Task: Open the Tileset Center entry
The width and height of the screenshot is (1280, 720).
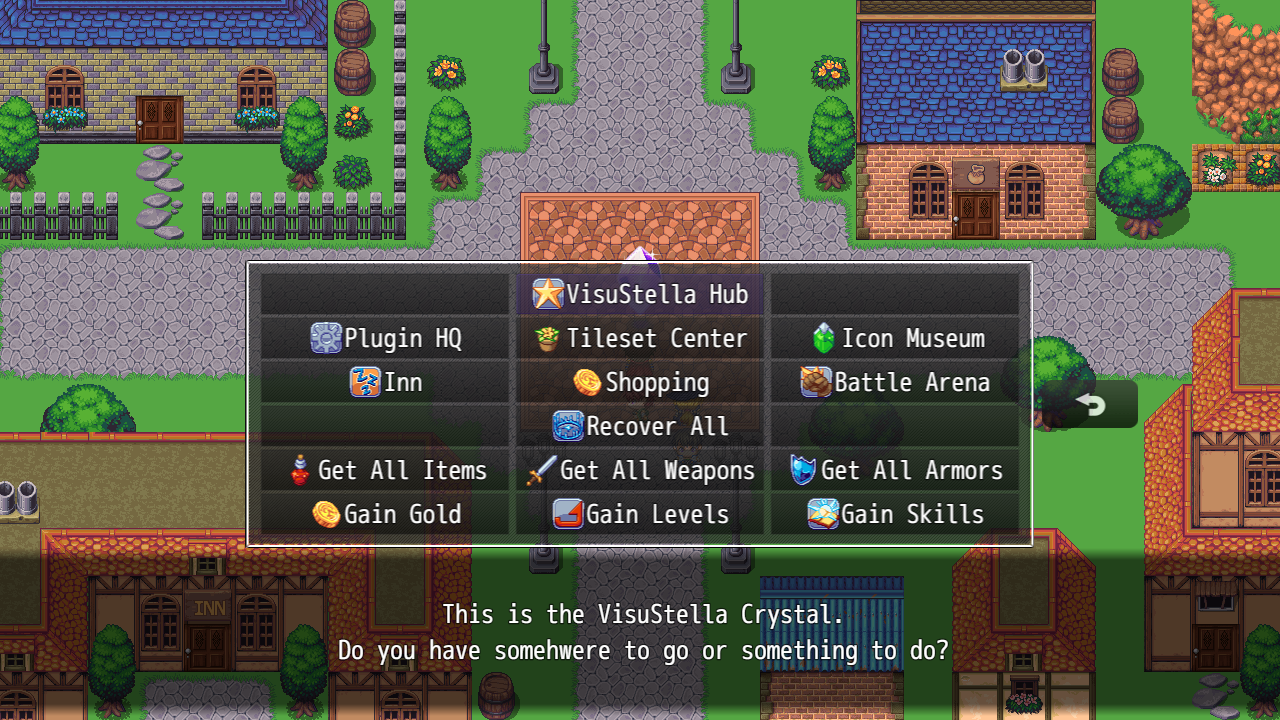Action: (x=640, y=338)
